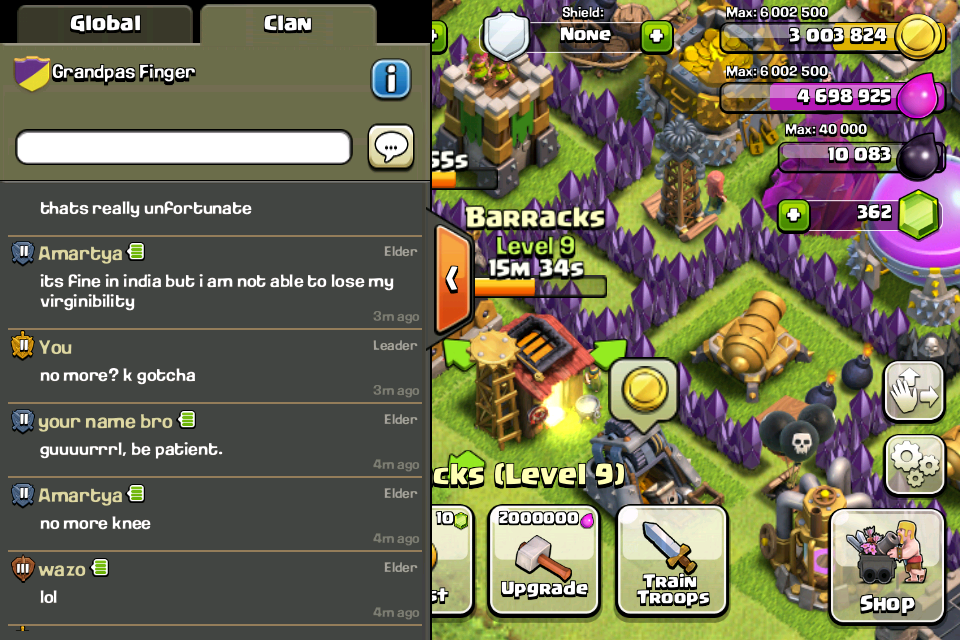This screenshot has height=640, width=960.
Task: Tap wazo's name in clan chat
Action: [x=62, y=569]
